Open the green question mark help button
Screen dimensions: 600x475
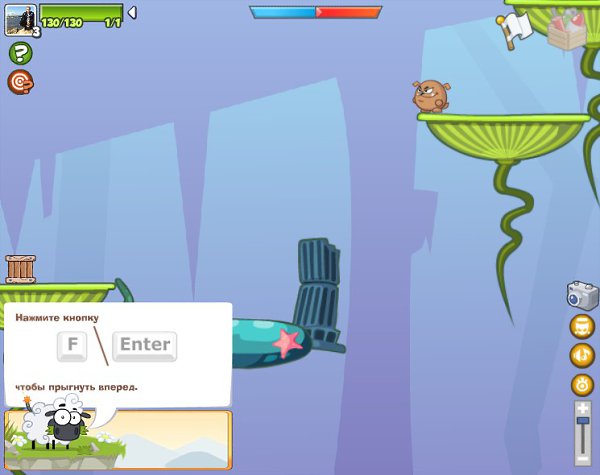coord(20,53)
